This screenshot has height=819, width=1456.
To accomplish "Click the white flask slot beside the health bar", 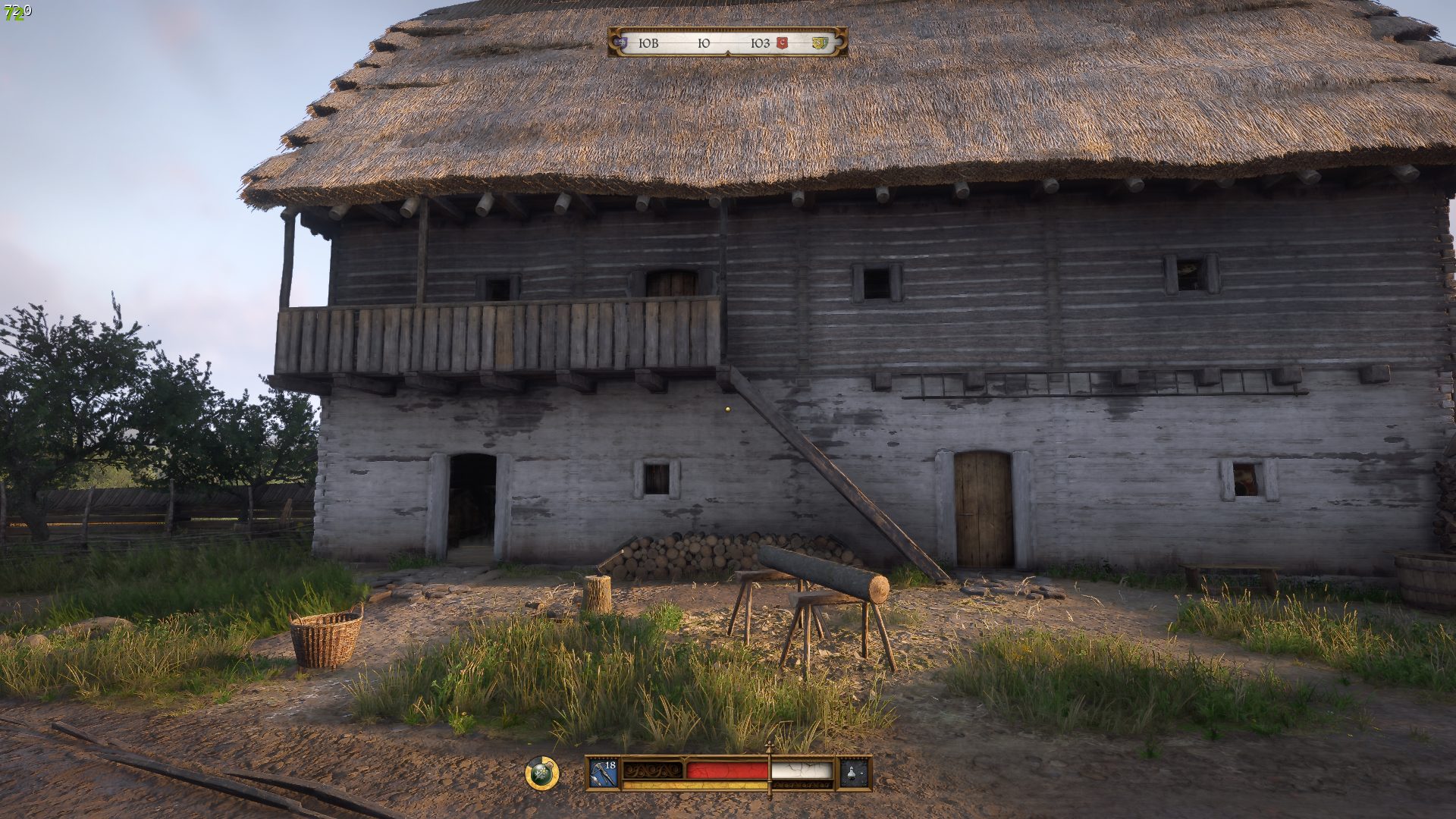I will tap(855, 773).
